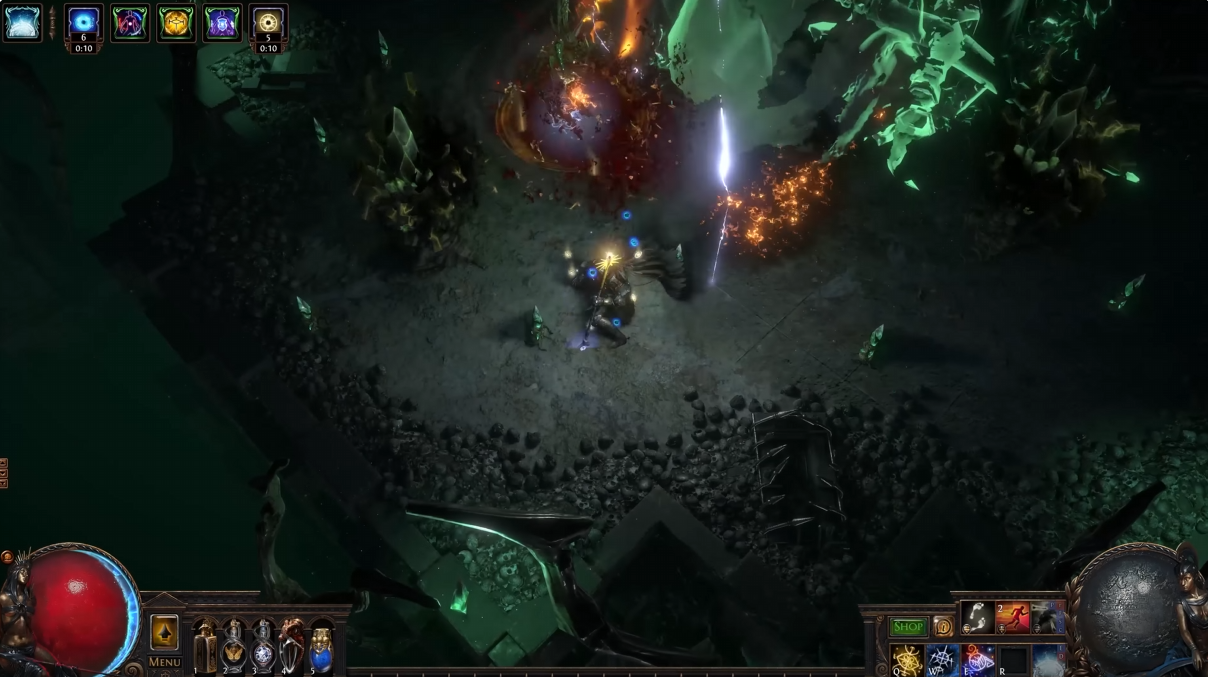Open the green Shop button

pyautogui.click(x=908, y=627)
